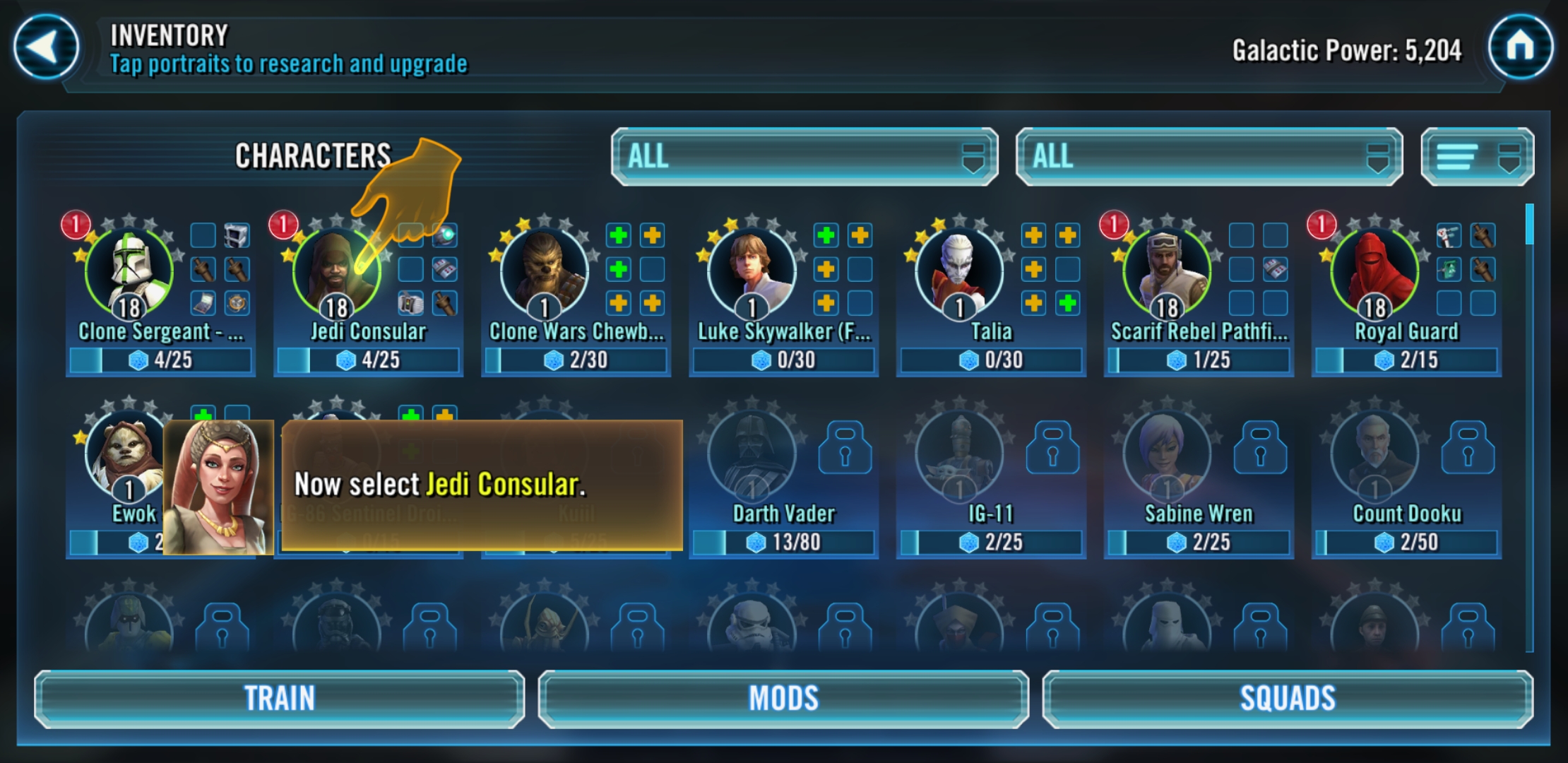
Task: Select the locked Sabine Wren card
Action: [1168, 456]
